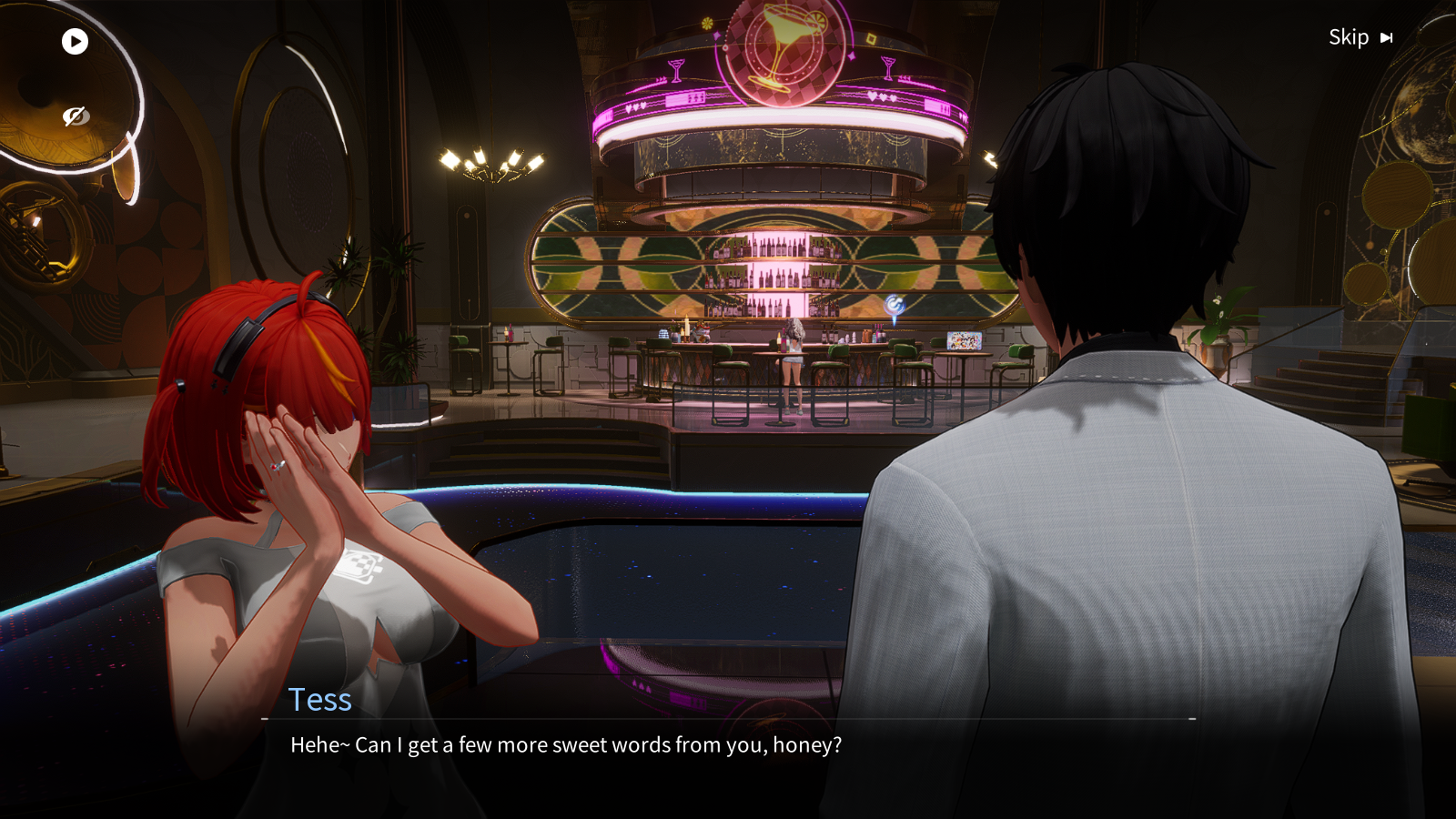Hide the dialogue interface with the eye icon
Viewport: 1456px width, 819px height.
click(75, 116)
